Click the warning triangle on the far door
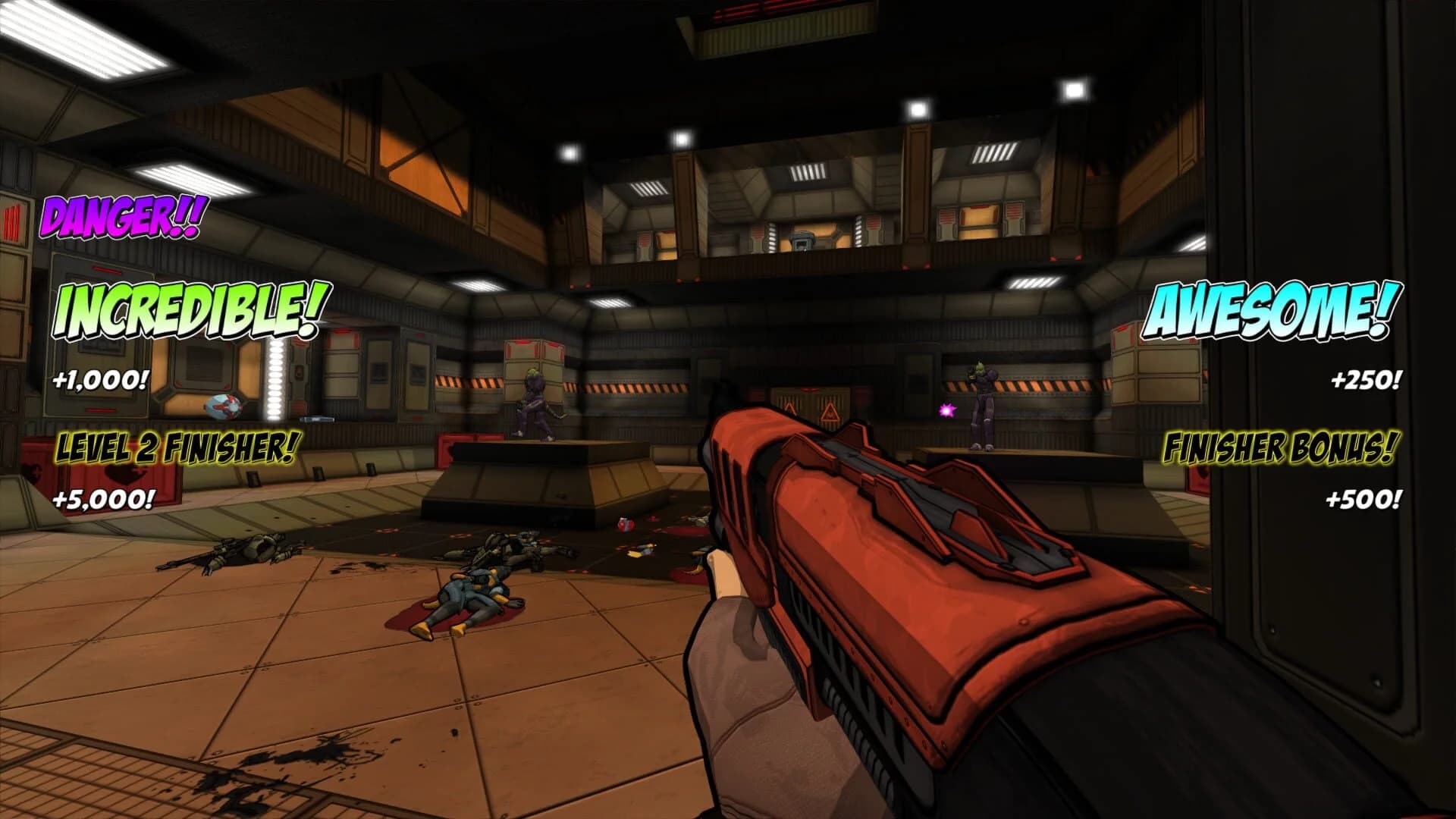The height and width of the screenshot is (819, 1456). click(830, 412)
